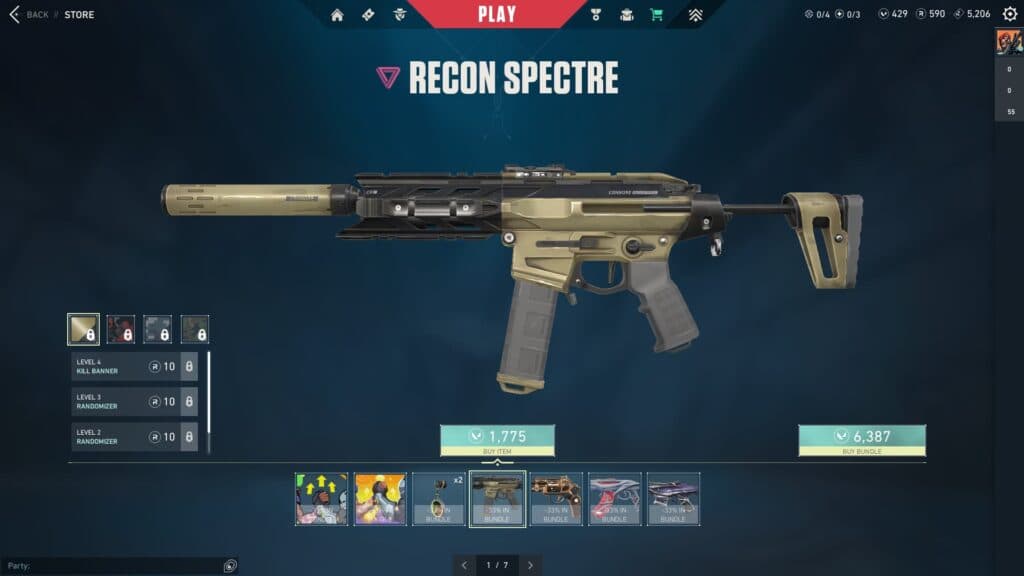Go back from the Store screen

pyautogui.click(x=29, y=15)
